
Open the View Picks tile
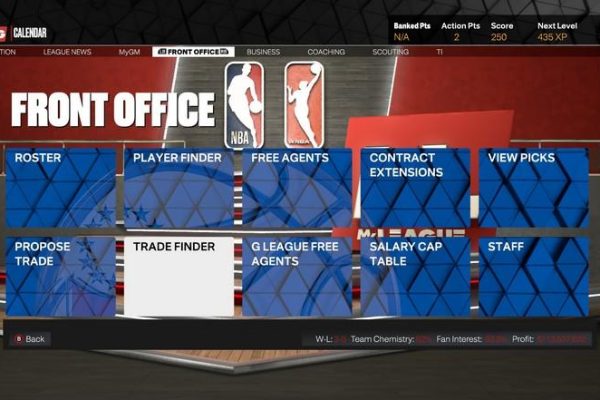[x=533, y=188]
